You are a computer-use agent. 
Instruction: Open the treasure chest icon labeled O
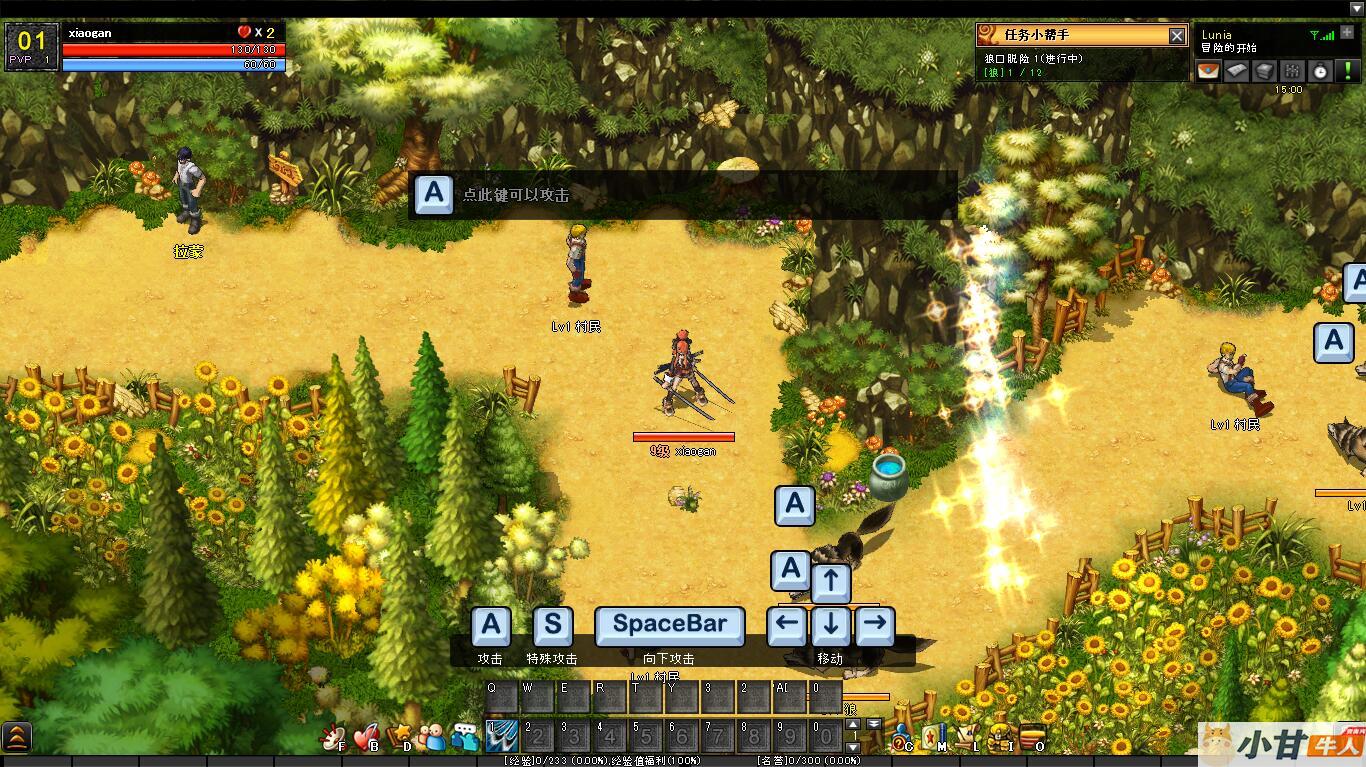pos(1031,738)
